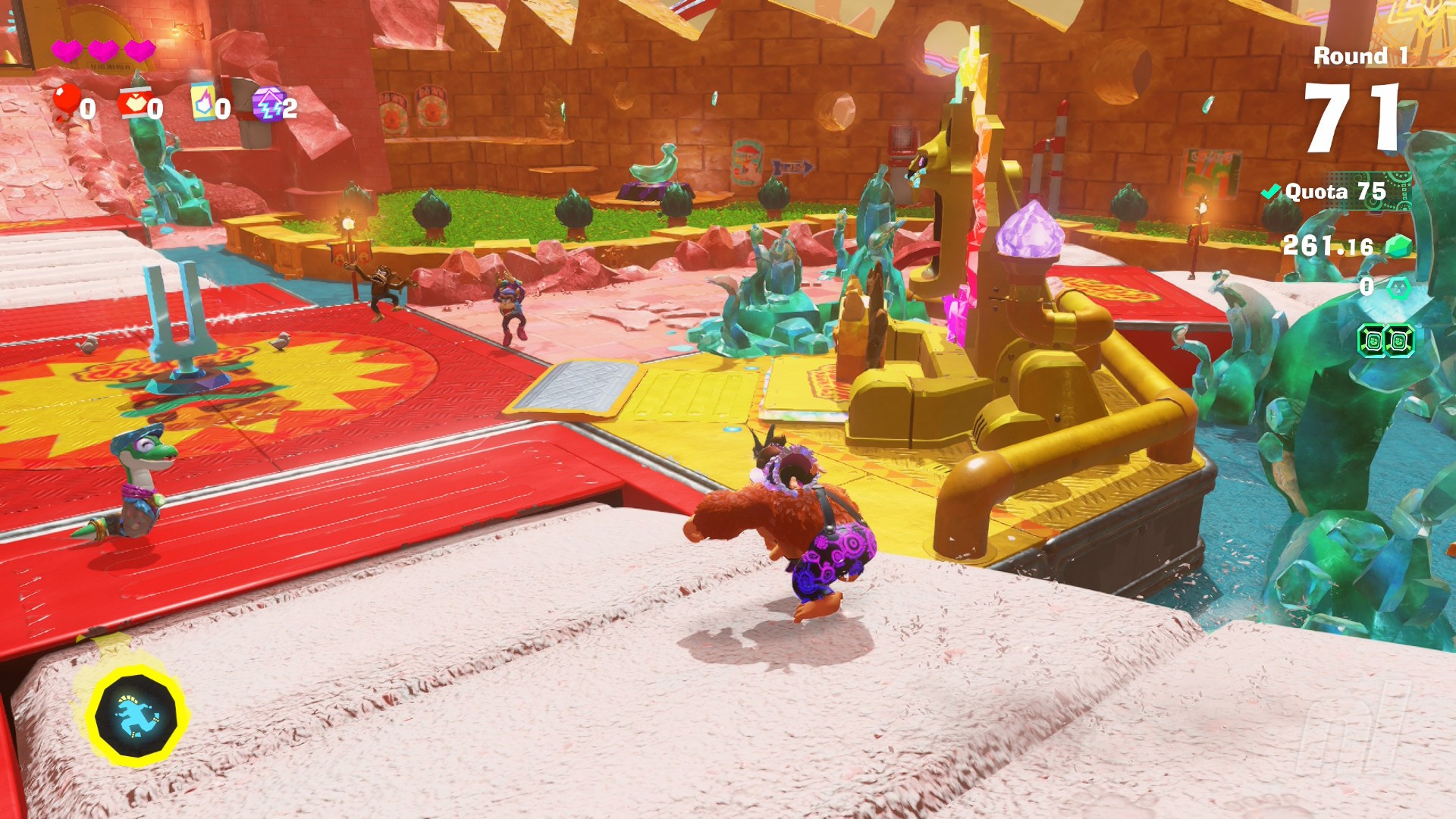This screenshot has height=819, width=1456.
Task: Choose the flame card item icon
Action: click(x=202, y=103)
